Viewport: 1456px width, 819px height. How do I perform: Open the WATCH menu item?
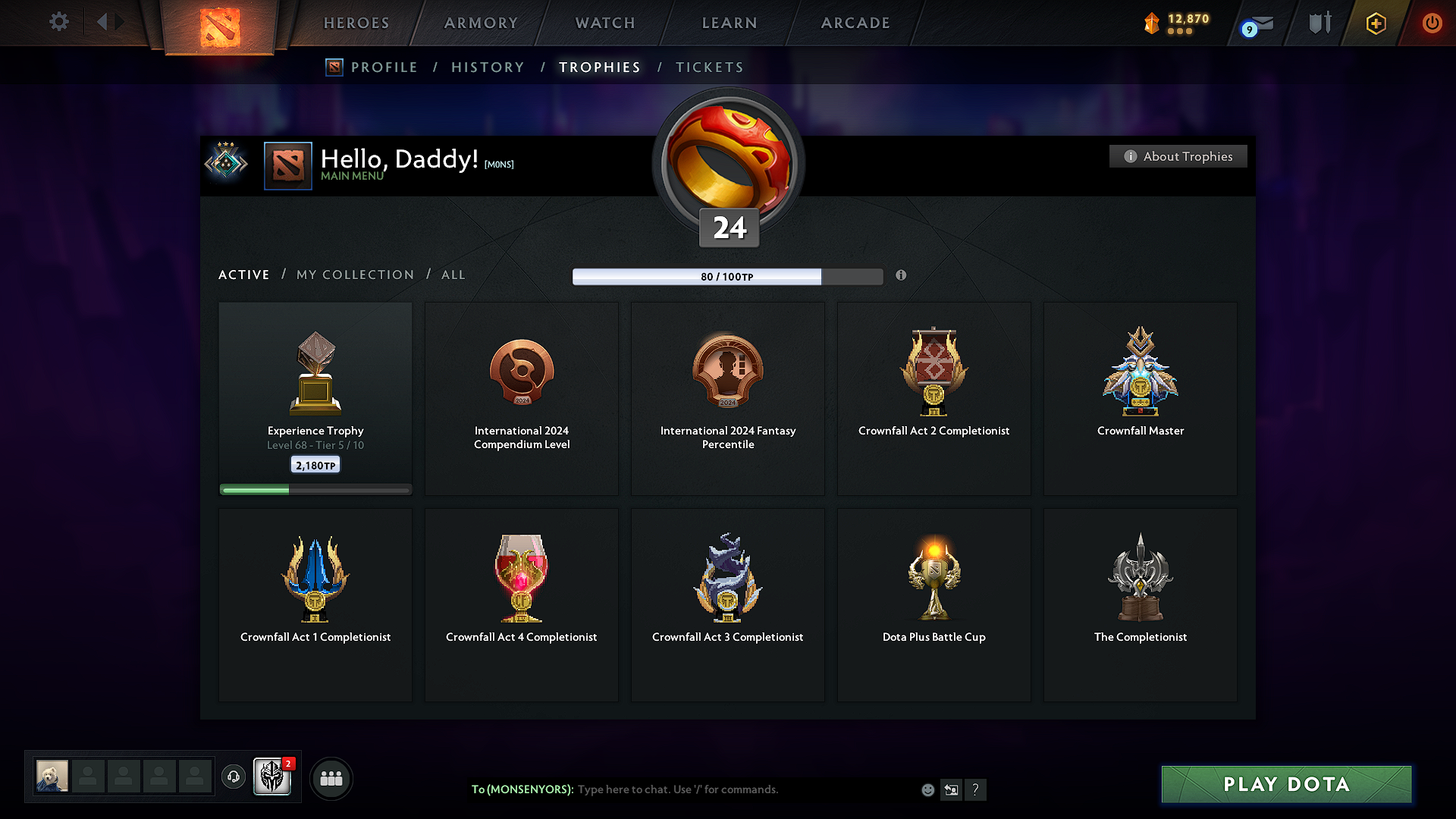click(604, 23)
